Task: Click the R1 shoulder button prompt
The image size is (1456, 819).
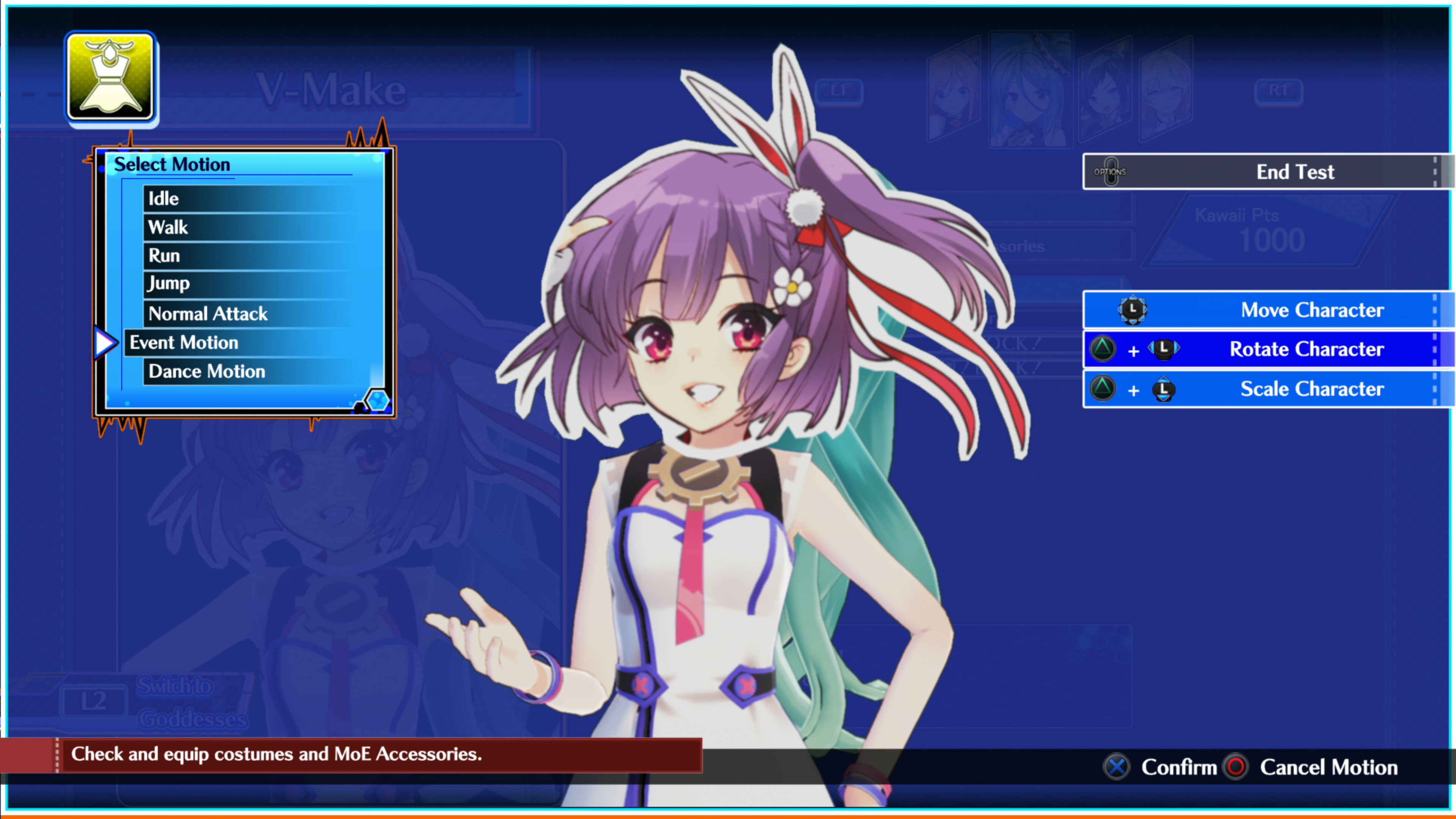Action: coord(1280,91)
